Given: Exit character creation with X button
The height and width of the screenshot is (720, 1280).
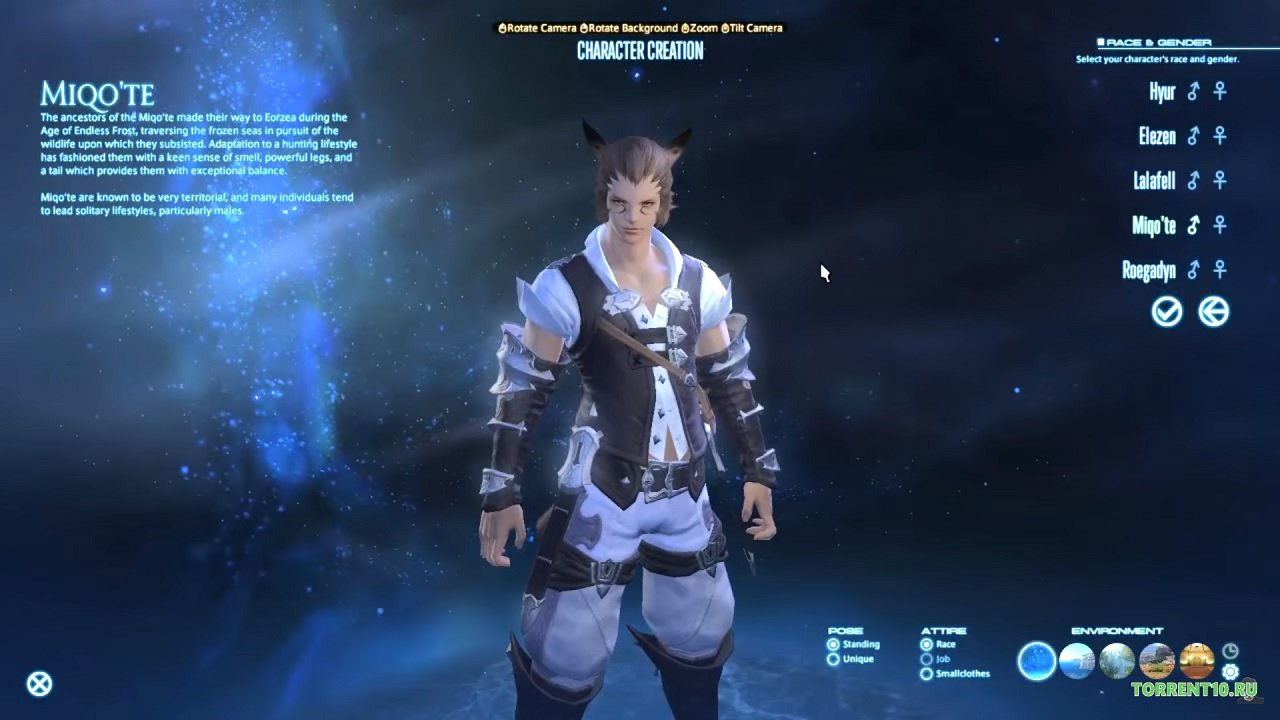Looking at the screenshot, I should 39,684.
